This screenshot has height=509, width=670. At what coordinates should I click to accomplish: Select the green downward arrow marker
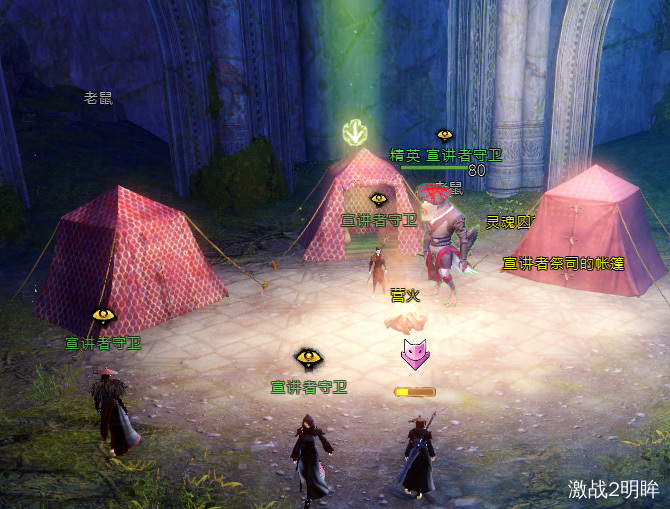(x=354, y=133)
